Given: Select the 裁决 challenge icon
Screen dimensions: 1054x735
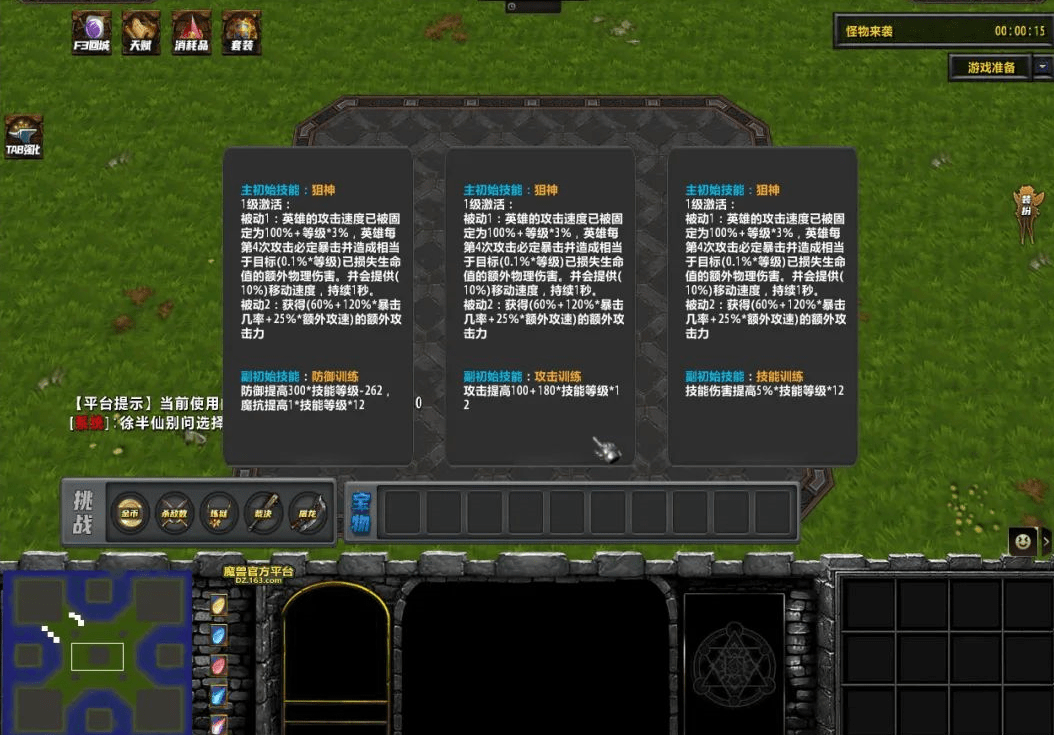Looking at the screenshot, I should (264, 511).
